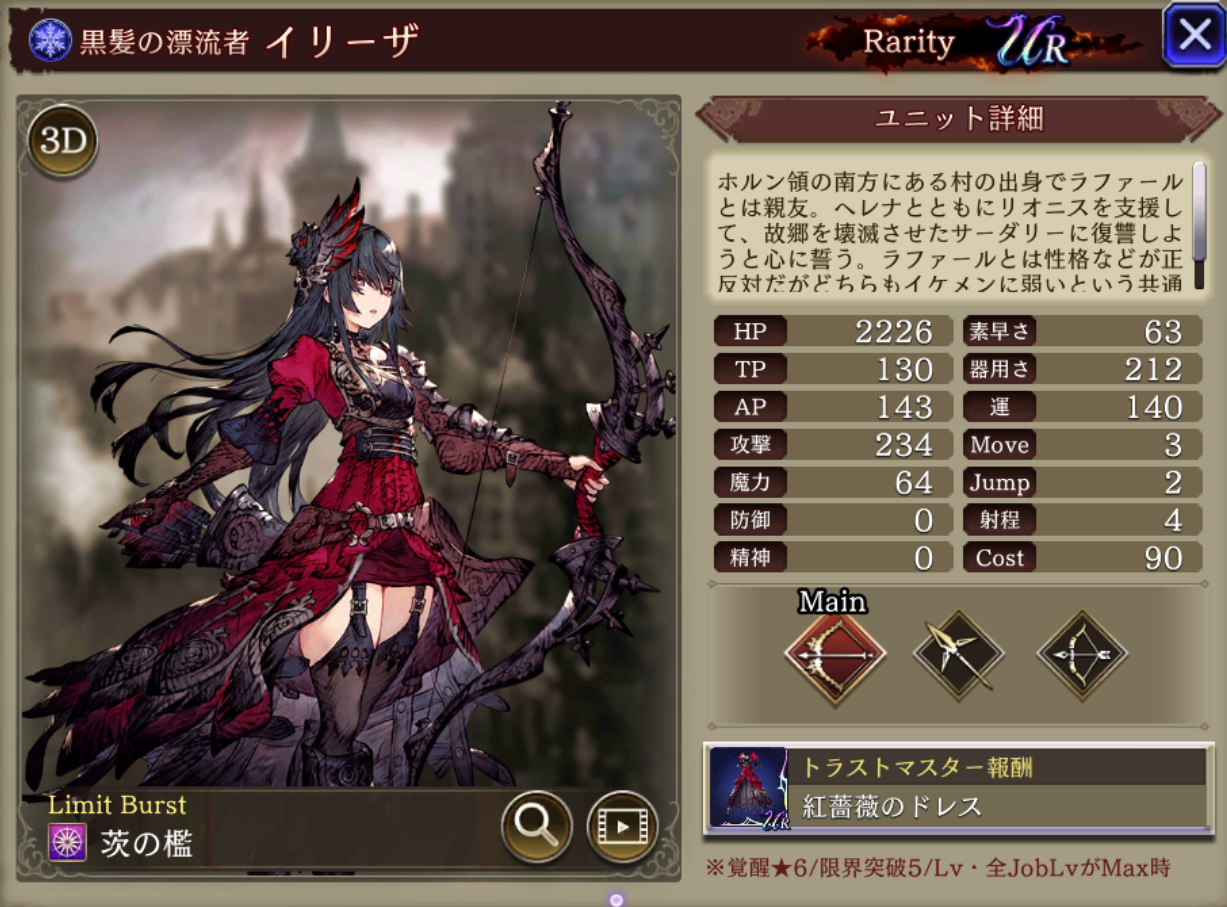Play the Limit Burst video preview
1227x907 pixels.
point(621,825)
